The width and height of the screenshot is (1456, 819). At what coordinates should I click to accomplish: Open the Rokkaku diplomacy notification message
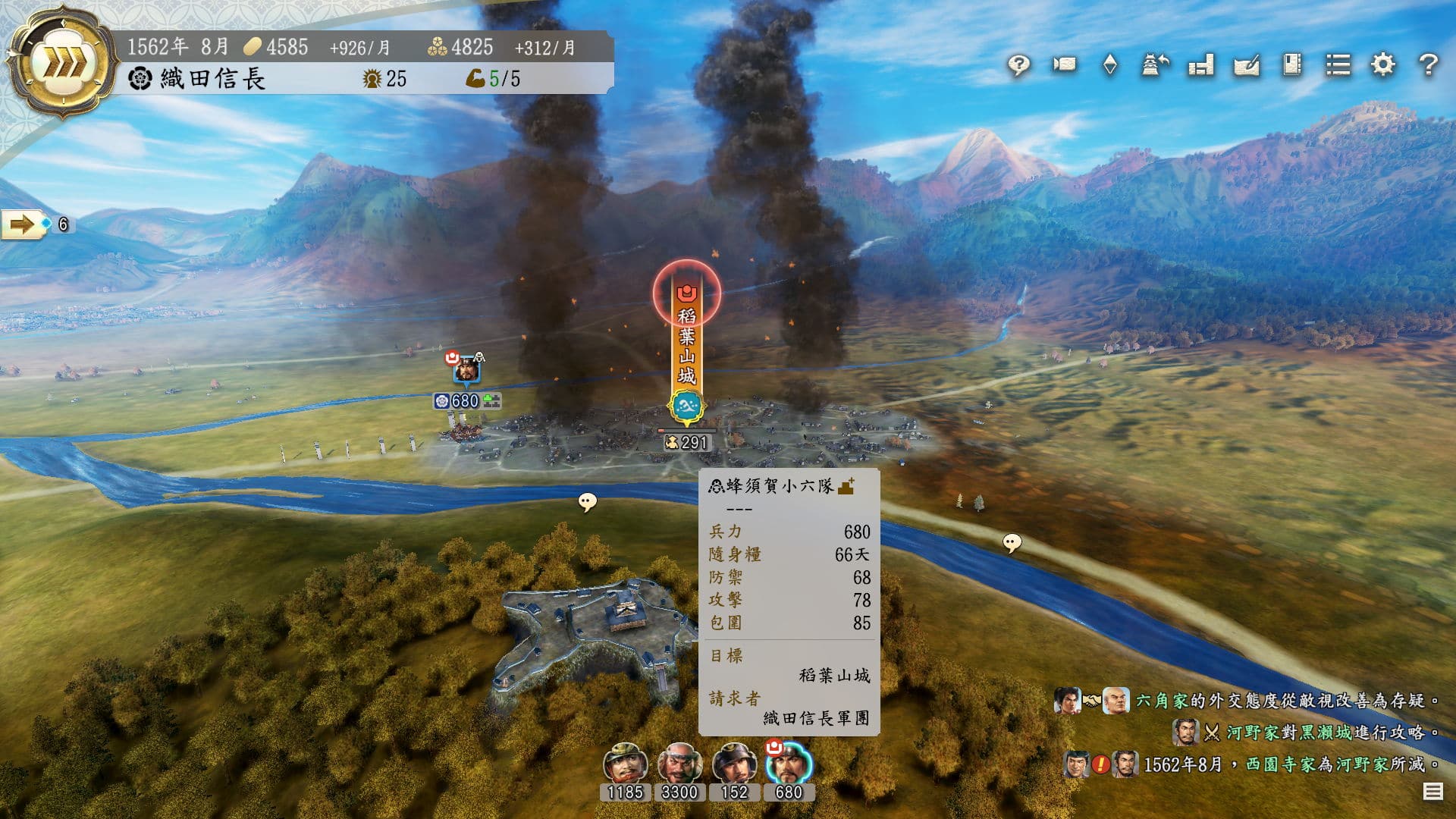point(1282,701)
